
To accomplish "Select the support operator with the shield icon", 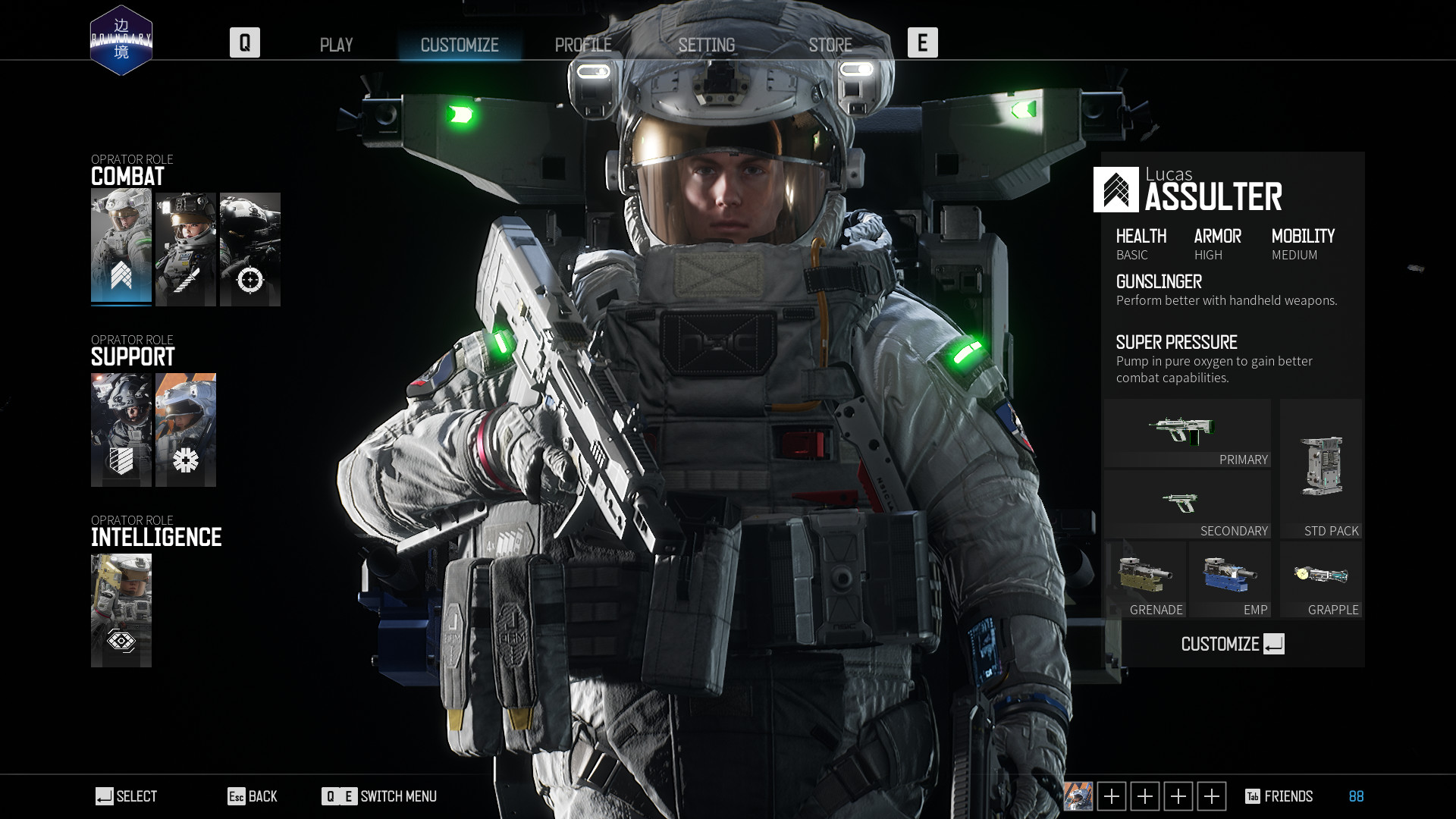I will tap(121, 429).
